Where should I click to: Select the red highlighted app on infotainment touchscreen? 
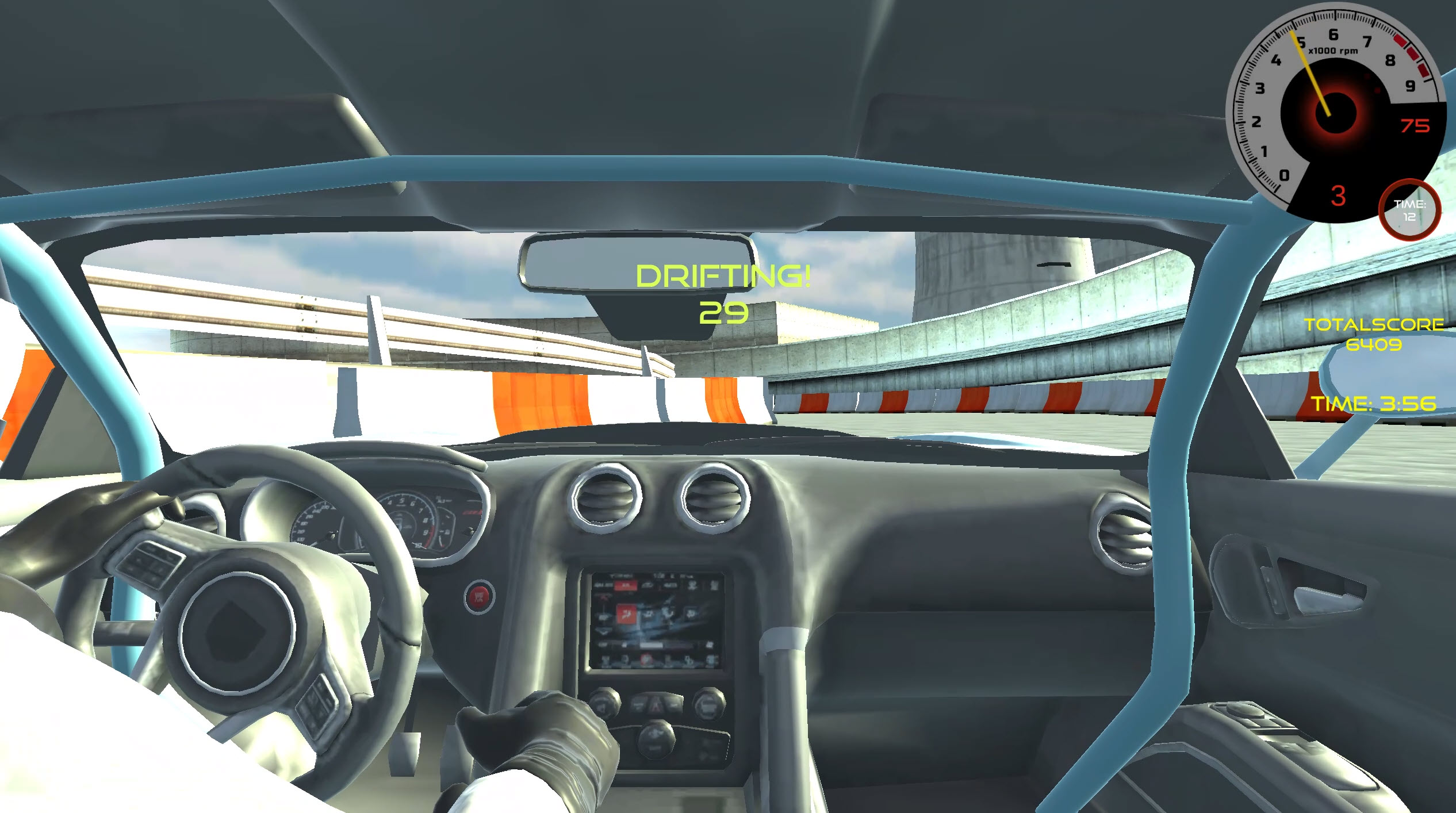click(627, 615)
